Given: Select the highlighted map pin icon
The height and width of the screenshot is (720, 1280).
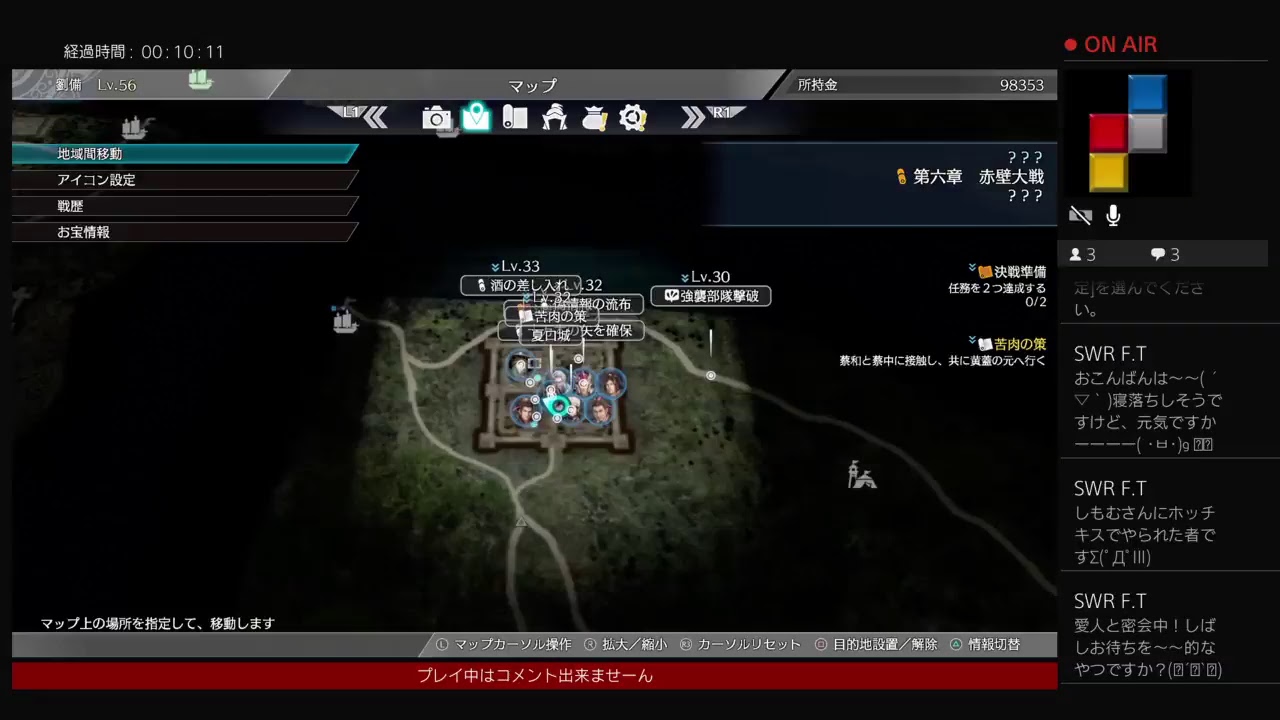Looking at the screenshot, I should pos(476,118).
